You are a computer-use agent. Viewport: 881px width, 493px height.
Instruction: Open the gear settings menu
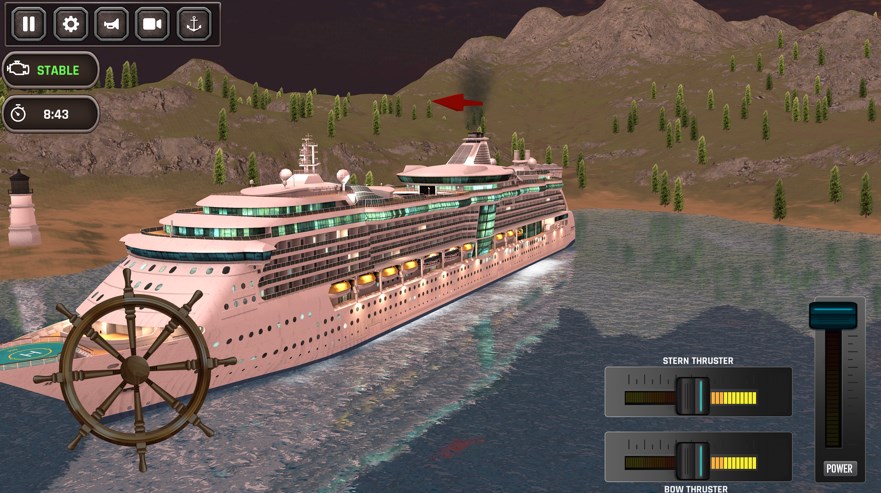70,24
